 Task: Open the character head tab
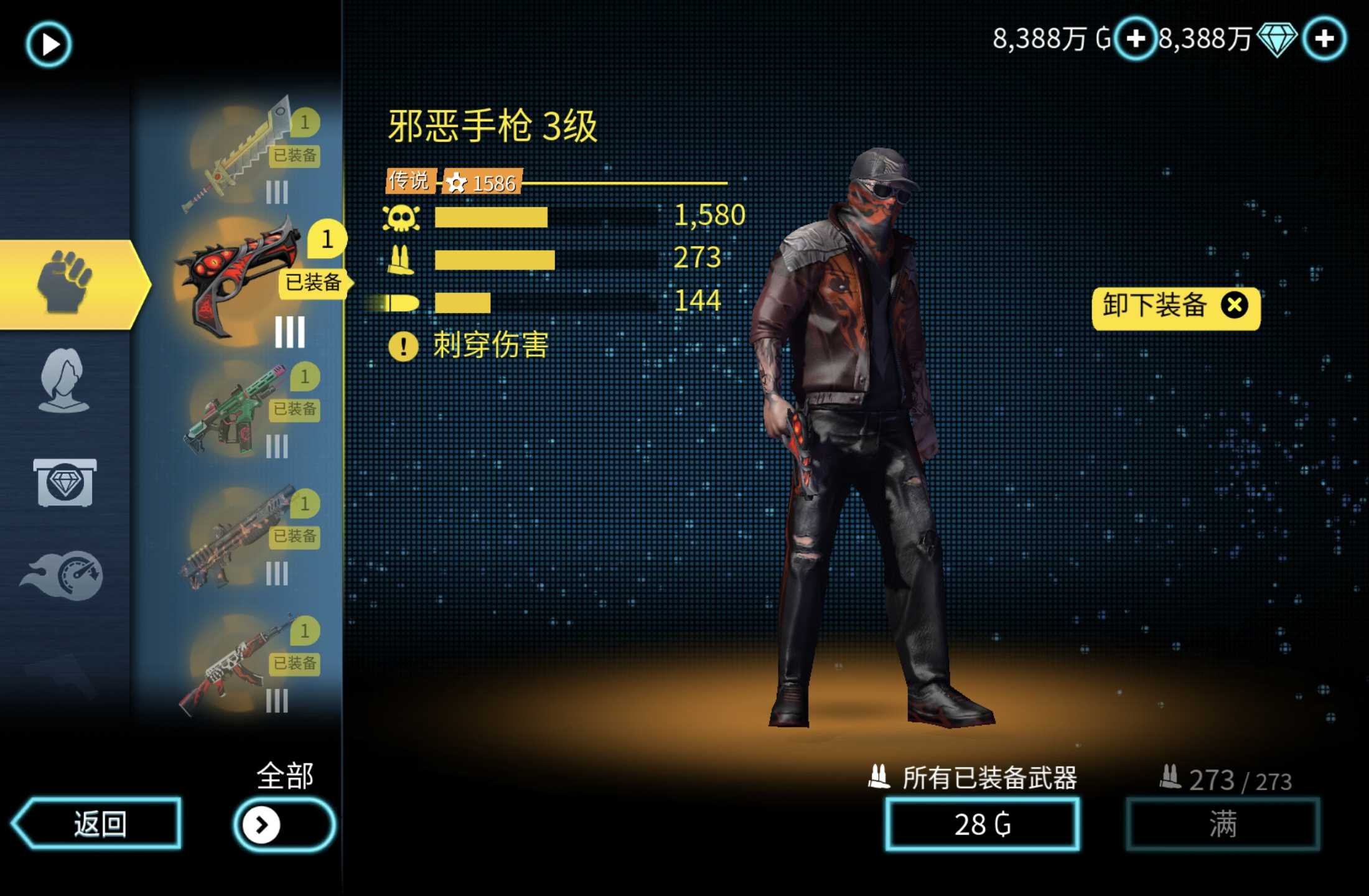[63, 381]
